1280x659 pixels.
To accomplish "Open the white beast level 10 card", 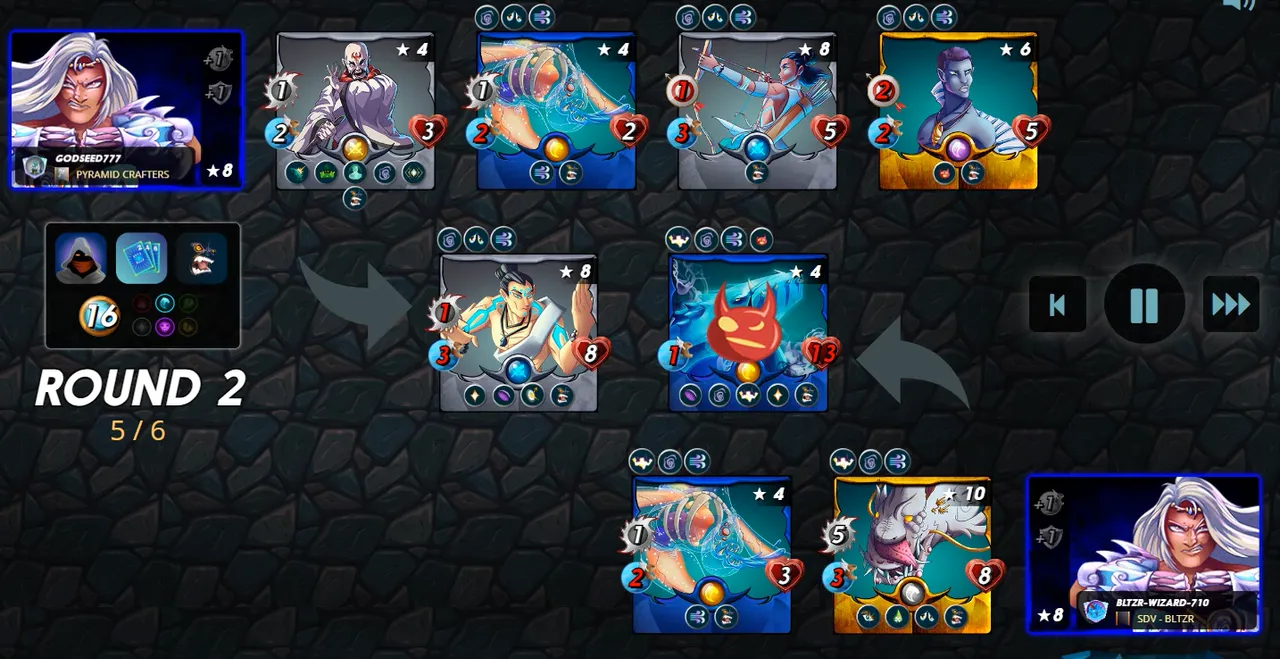I will (912, 554).
